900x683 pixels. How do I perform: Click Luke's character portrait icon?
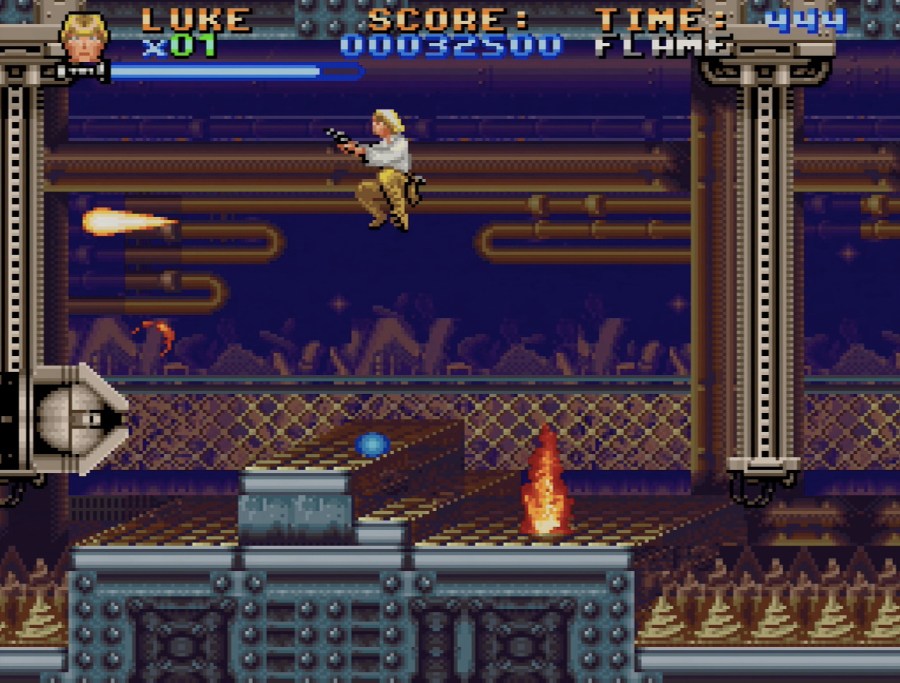tap(84, 38)
